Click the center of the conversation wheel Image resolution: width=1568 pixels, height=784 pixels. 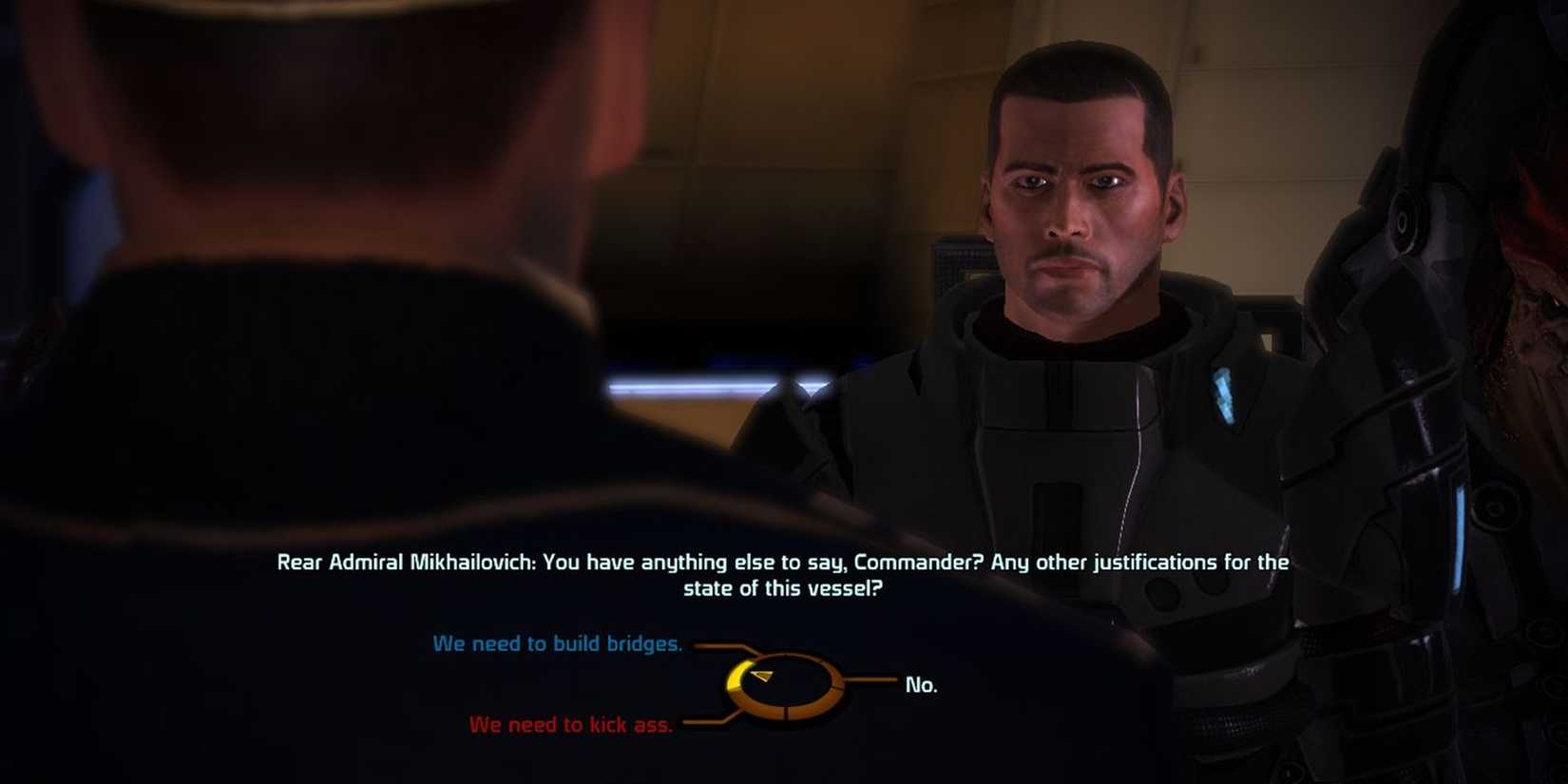pyautogui.click(x=786, y=685)
